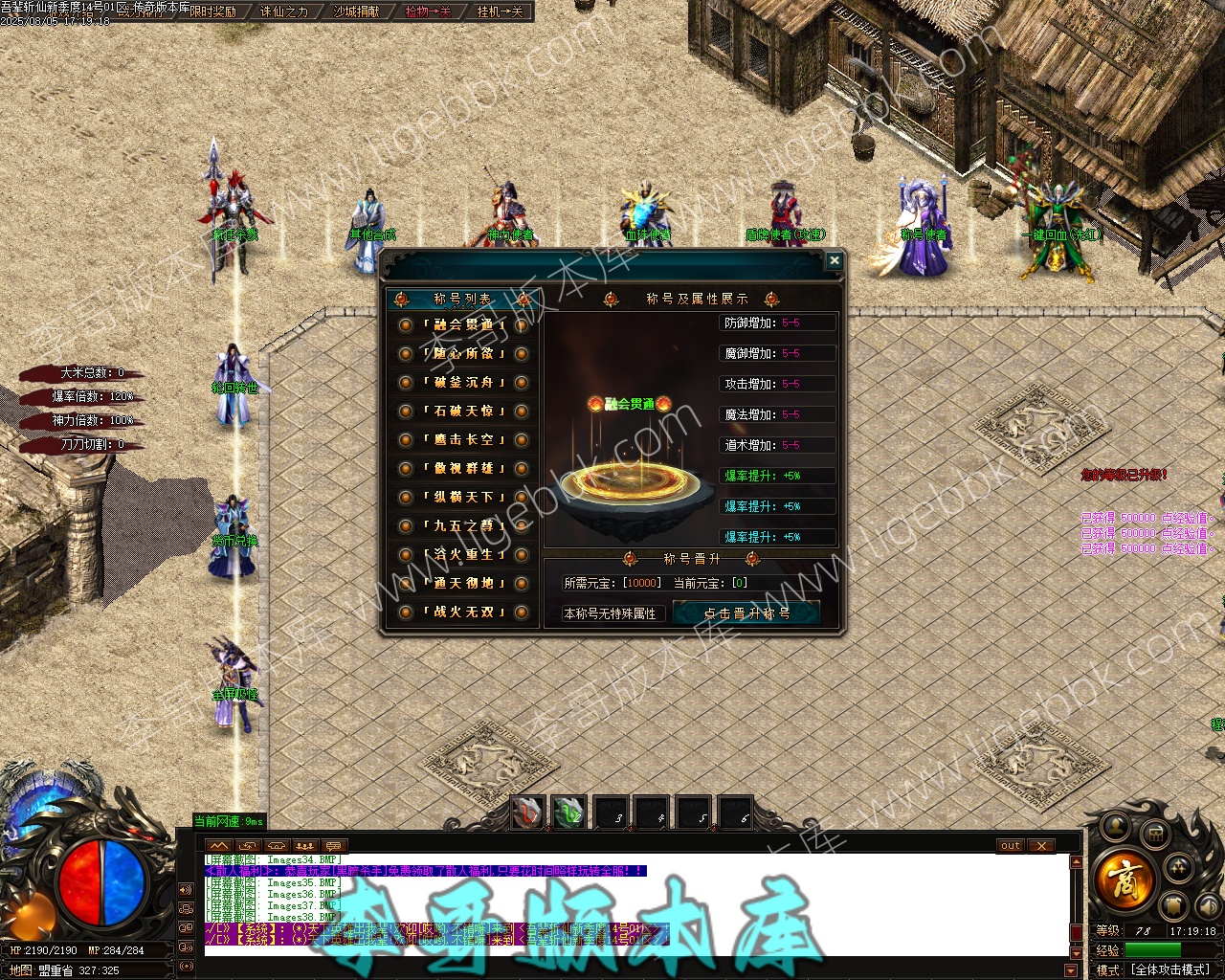Choose the 傲视群雄 title
Screen dimensions: 1225x980
pos(464,469)
